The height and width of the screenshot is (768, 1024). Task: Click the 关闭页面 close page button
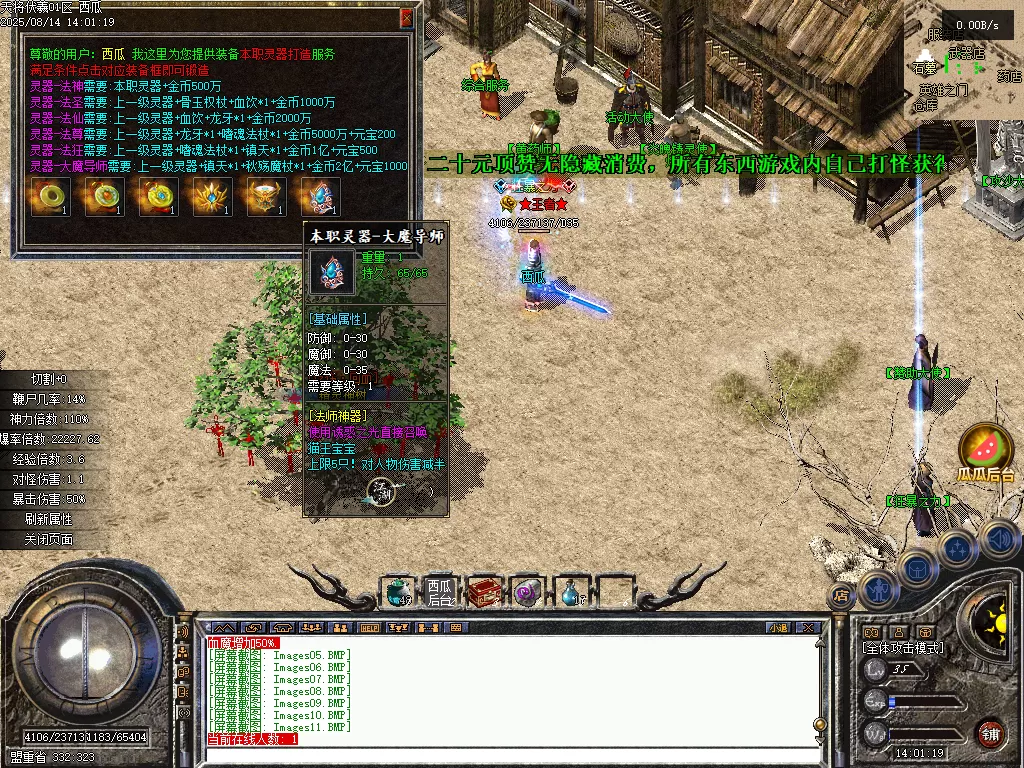point(48,539)
